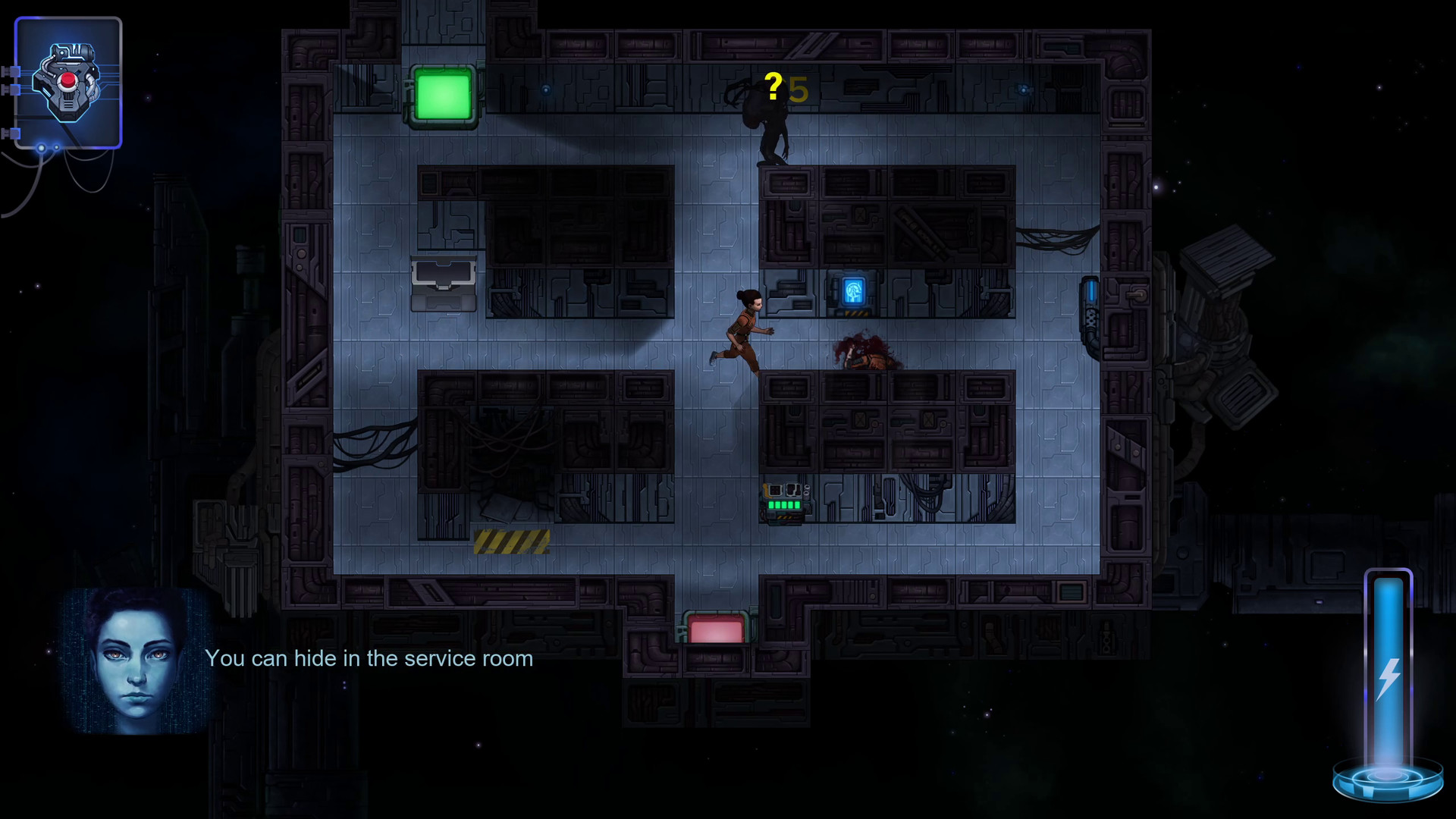Select the robot device icon panel
Screen dimensions: 1456x819
point(68,83)
